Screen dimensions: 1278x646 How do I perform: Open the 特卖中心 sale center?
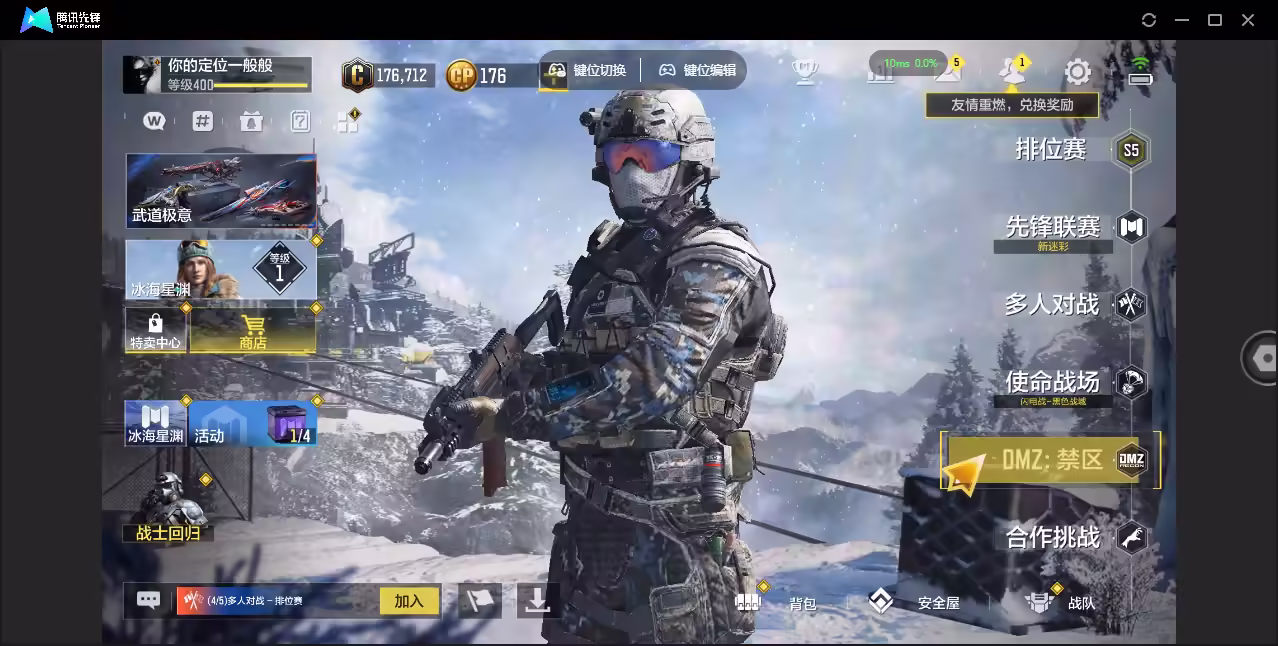click(155, 330)
